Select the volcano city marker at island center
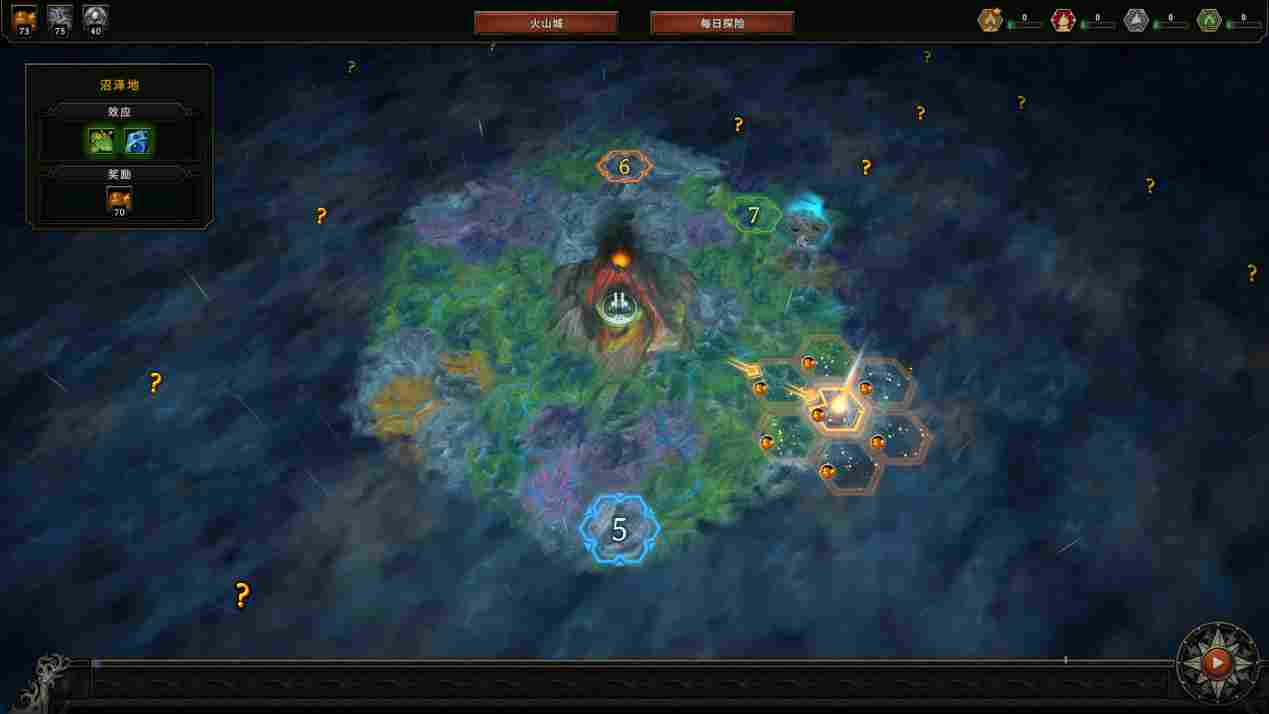The height and width of the screenshot is (714, 1269). coord(620,305)
